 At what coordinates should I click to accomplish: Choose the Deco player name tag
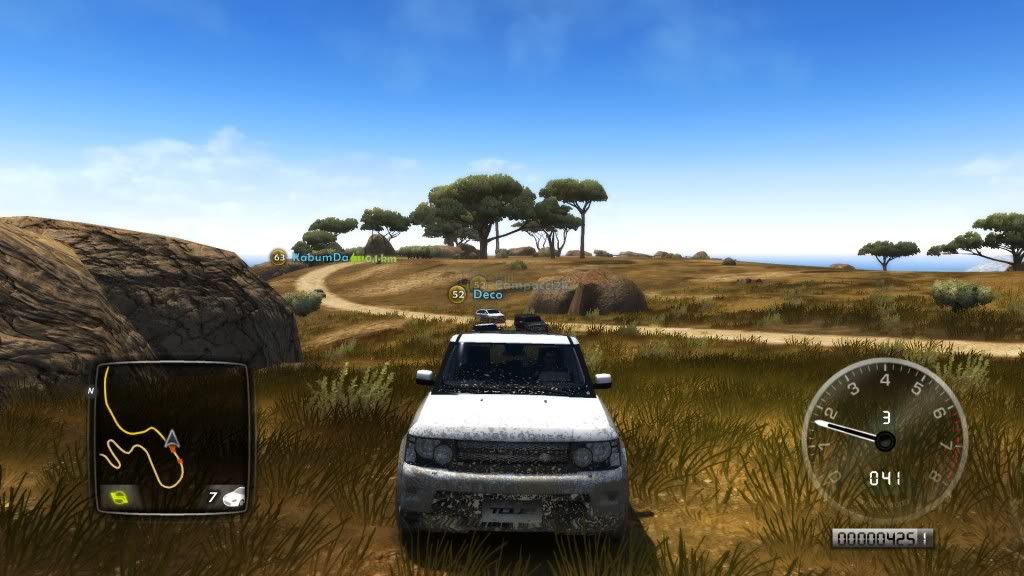click(x=487, y=294)
